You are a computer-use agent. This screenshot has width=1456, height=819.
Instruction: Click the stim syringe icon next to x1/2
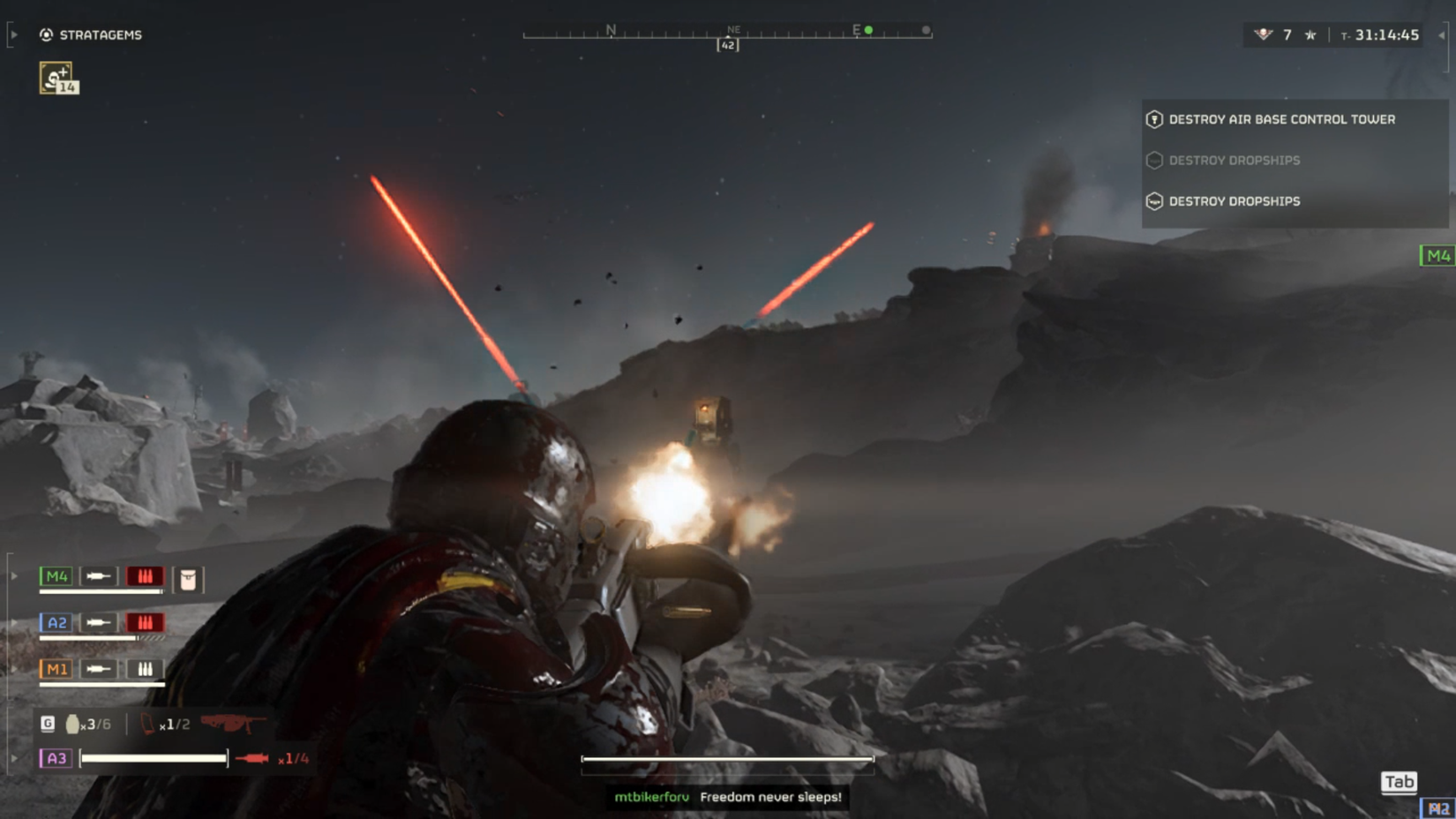tap(147, 722)
